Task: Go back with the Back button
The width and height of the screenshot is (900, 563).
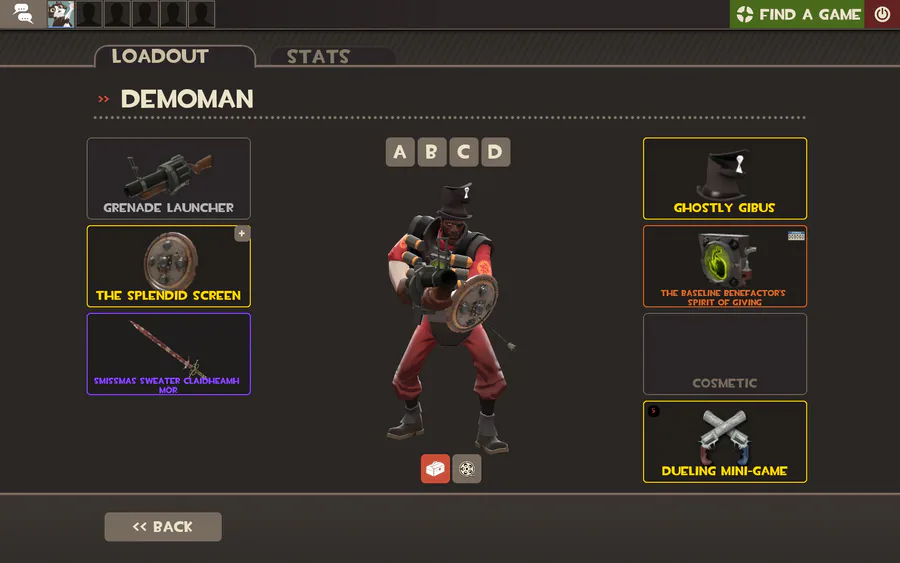Action: [x=163, y=527]
